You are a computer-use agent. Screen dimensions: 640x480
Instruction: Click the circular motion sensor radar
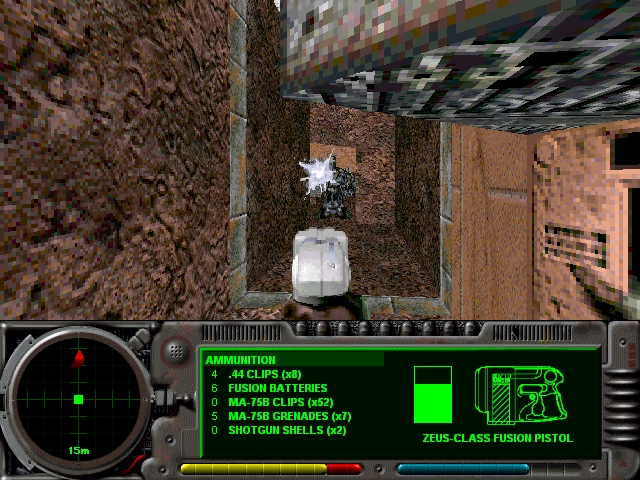78,399
